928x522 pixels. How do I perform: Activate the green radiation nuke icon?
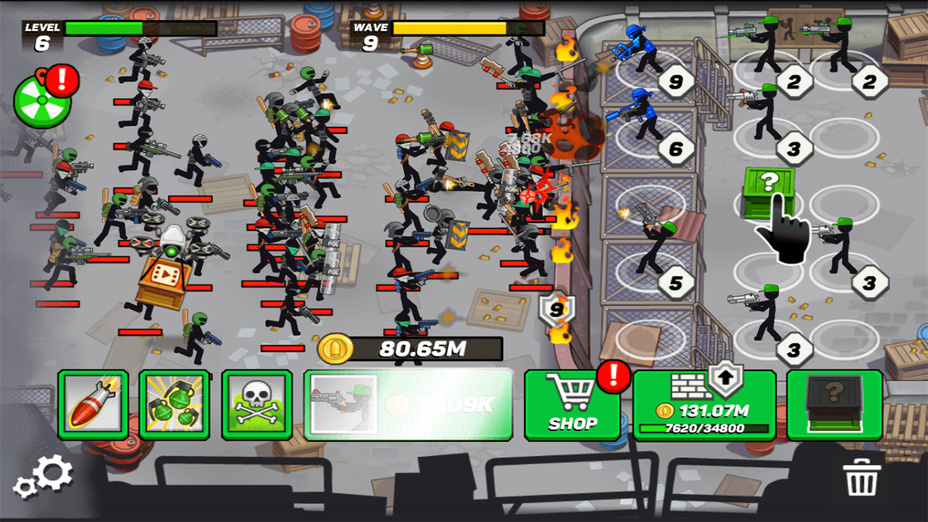(34, 101)
